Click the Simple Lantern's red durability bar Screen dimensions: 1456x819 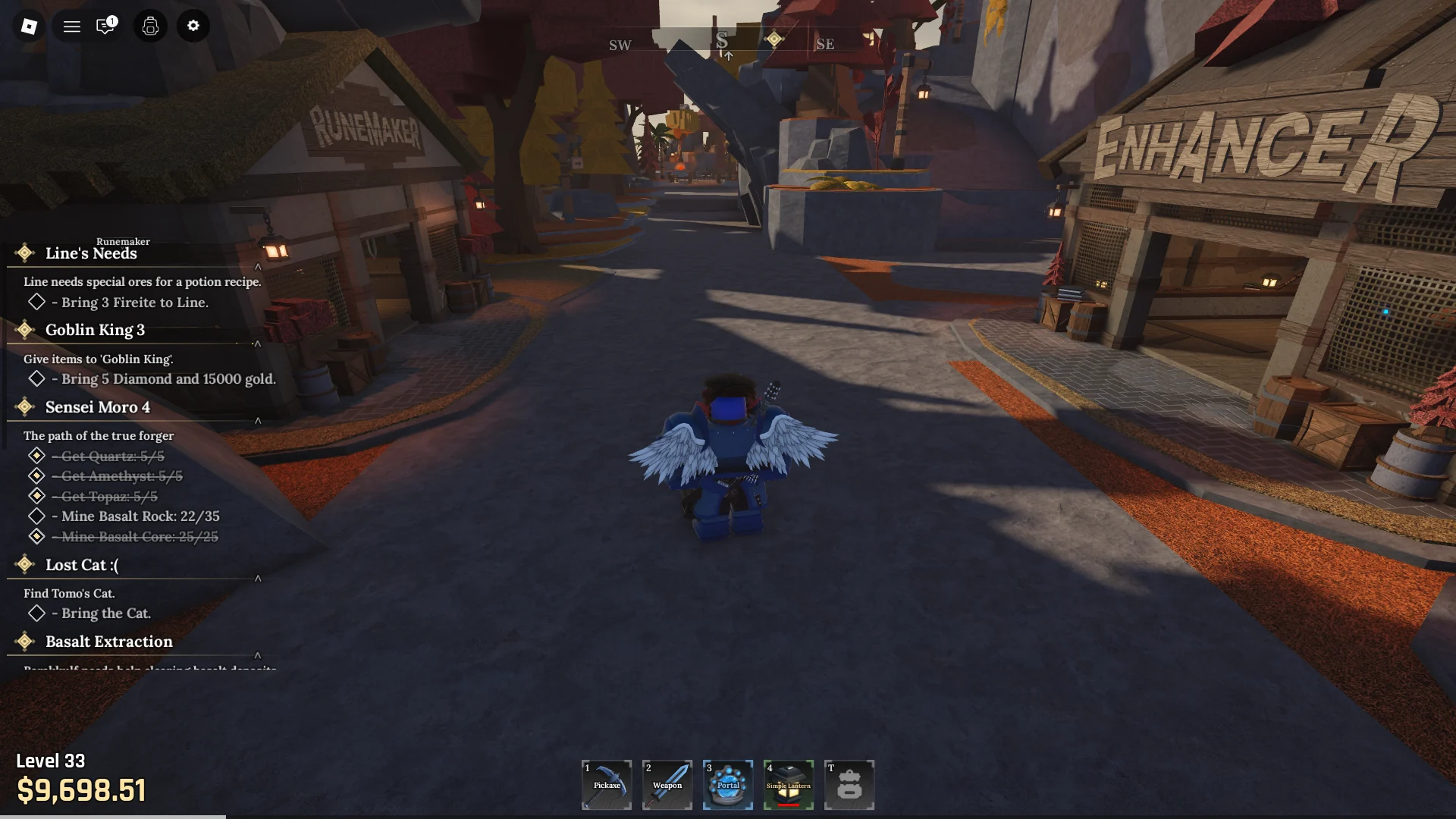(x=789, y=806)
